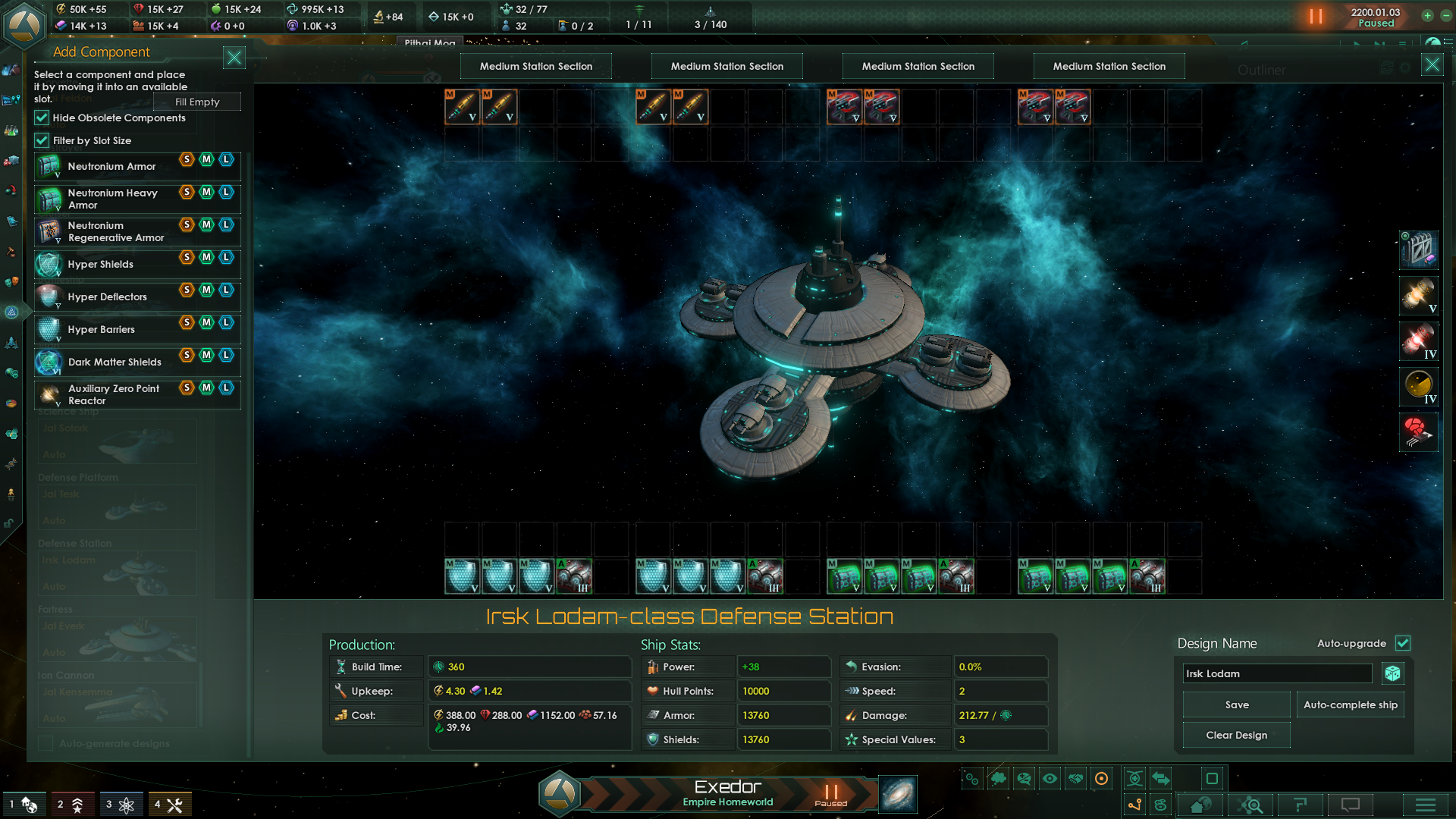1456x819 pixels.
Task: Select the Dark Matter Shields component icon
Action: (47, 362)
